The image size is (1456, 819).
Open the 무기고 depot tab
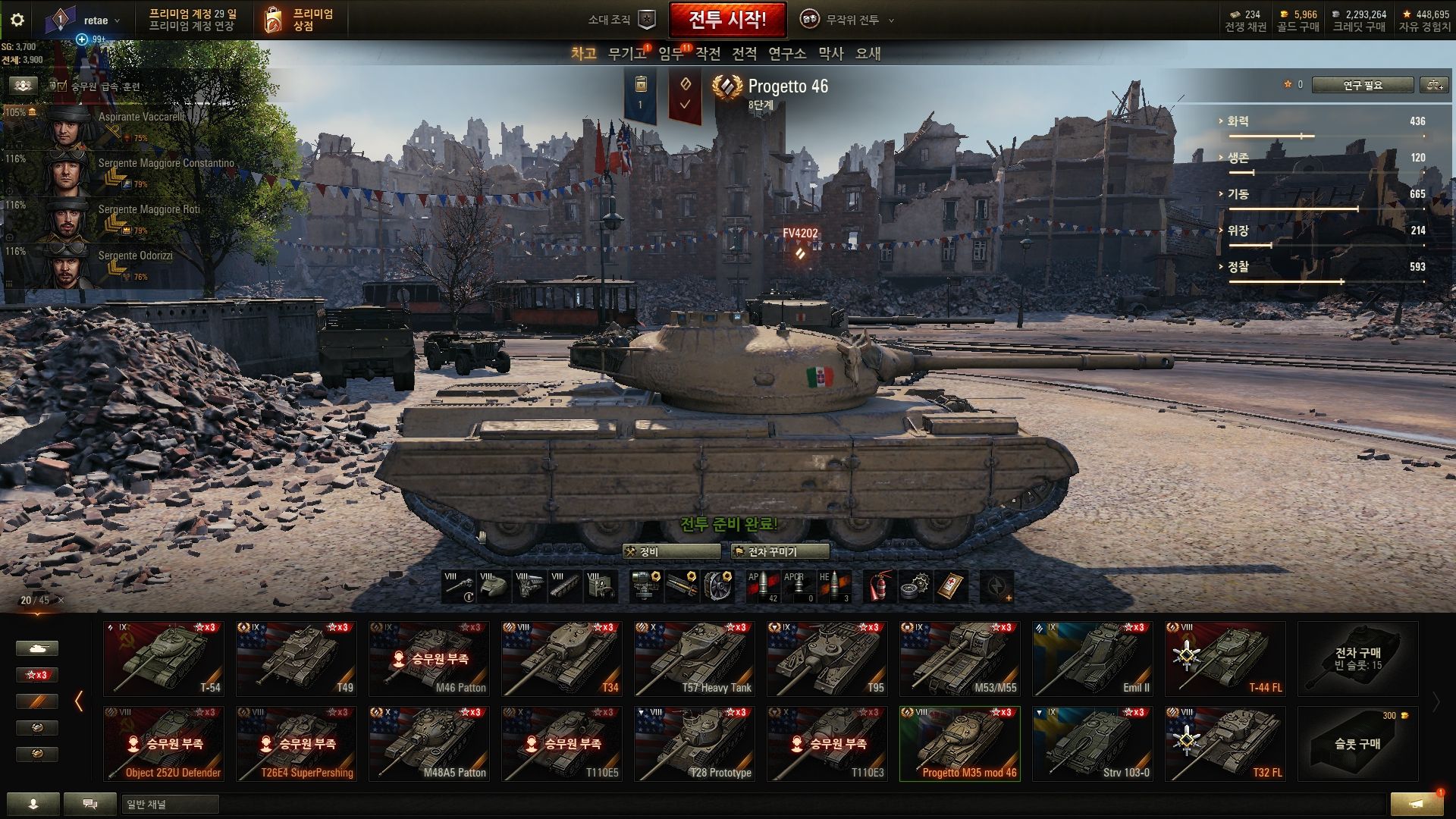pos(627,54)
